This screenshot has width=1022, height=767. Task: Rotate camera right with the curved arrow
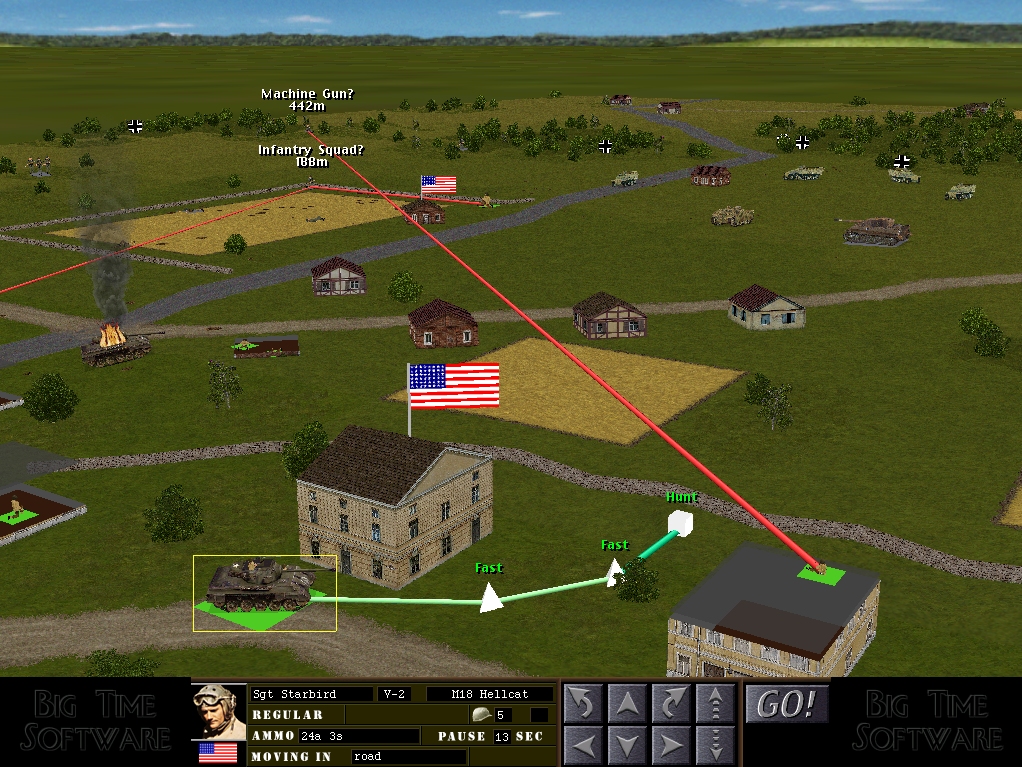tap(671, 704)
